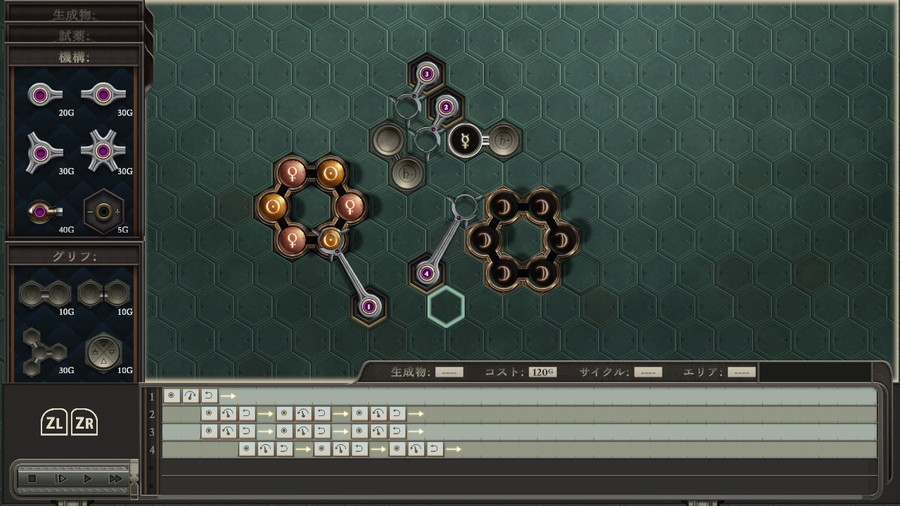Pick the 40G piston arm
Screen dimensions: 900x506
(x=43, y=211)
